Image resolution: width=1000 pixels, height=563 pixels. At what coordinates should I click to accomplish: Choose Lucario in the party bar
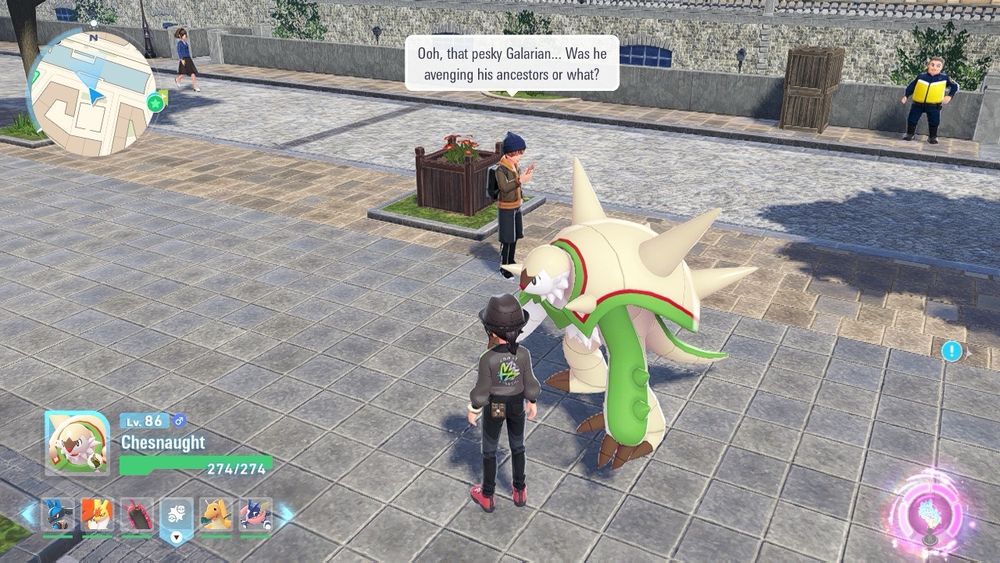[57, 515]
